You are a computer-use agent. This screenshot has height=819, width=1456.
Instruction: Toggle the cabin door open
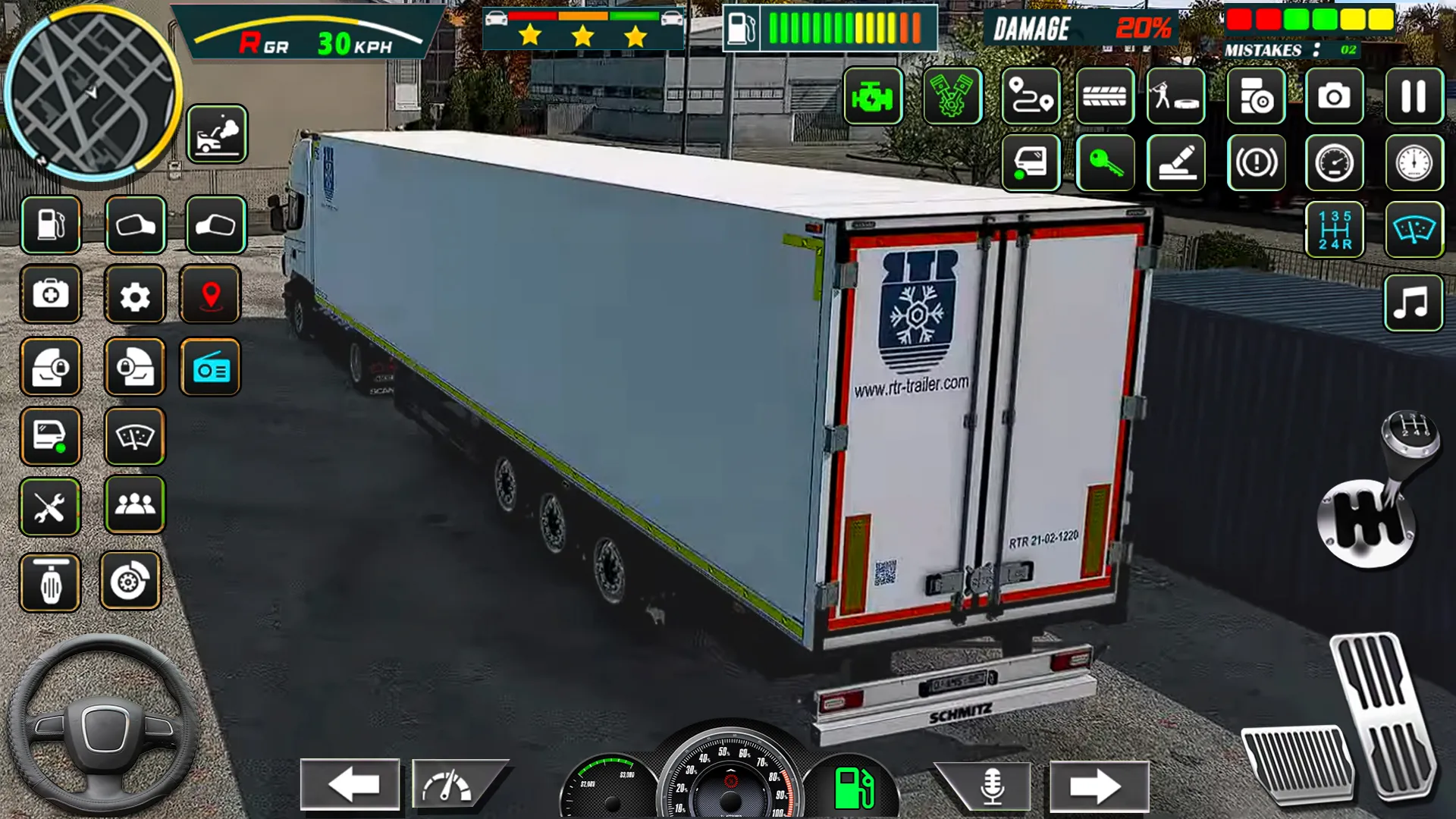pos(1030,164)
